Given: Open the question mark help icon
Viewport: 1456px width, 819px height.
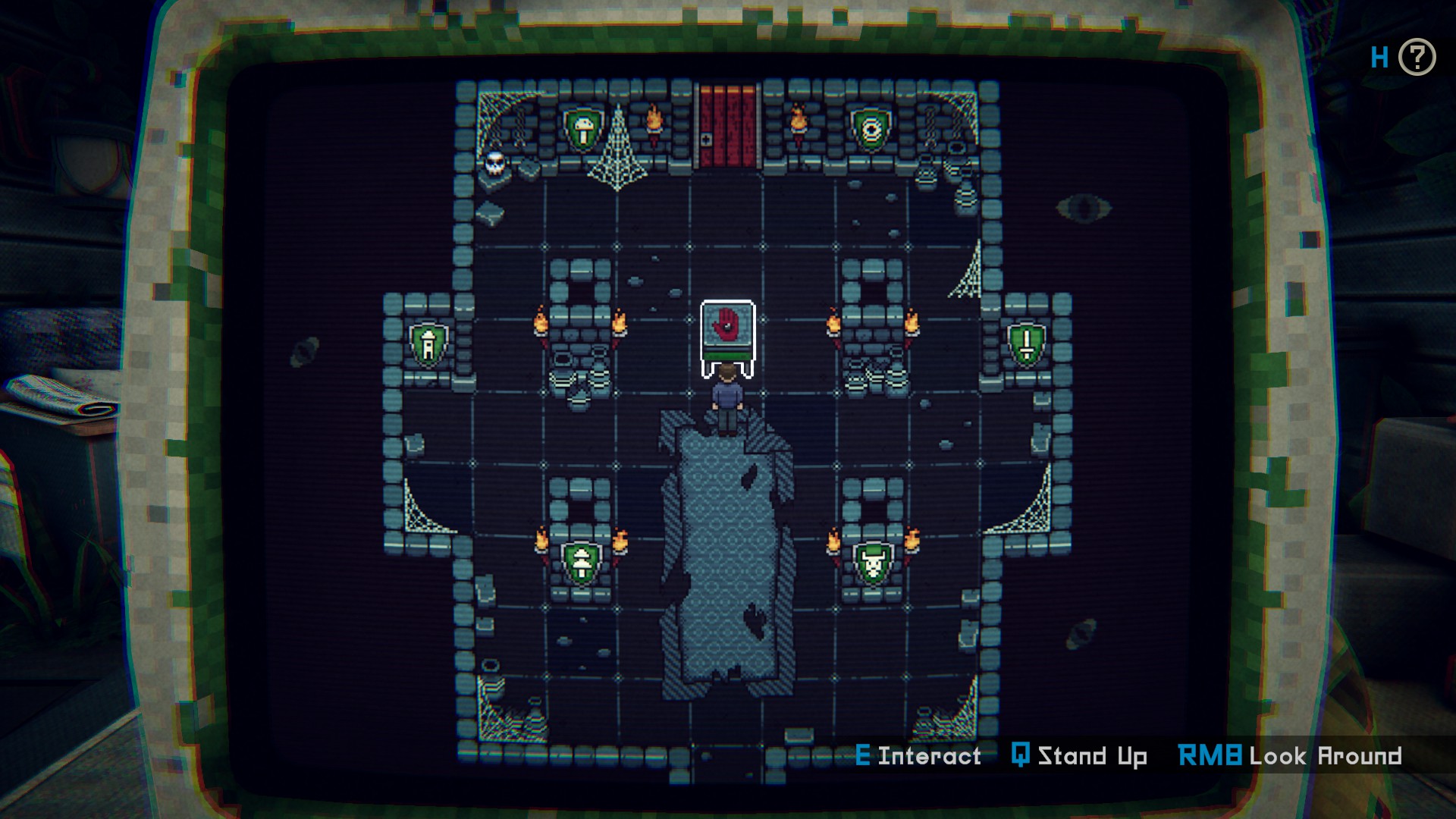Looking at the screenshot, I should pos(1416,58).
